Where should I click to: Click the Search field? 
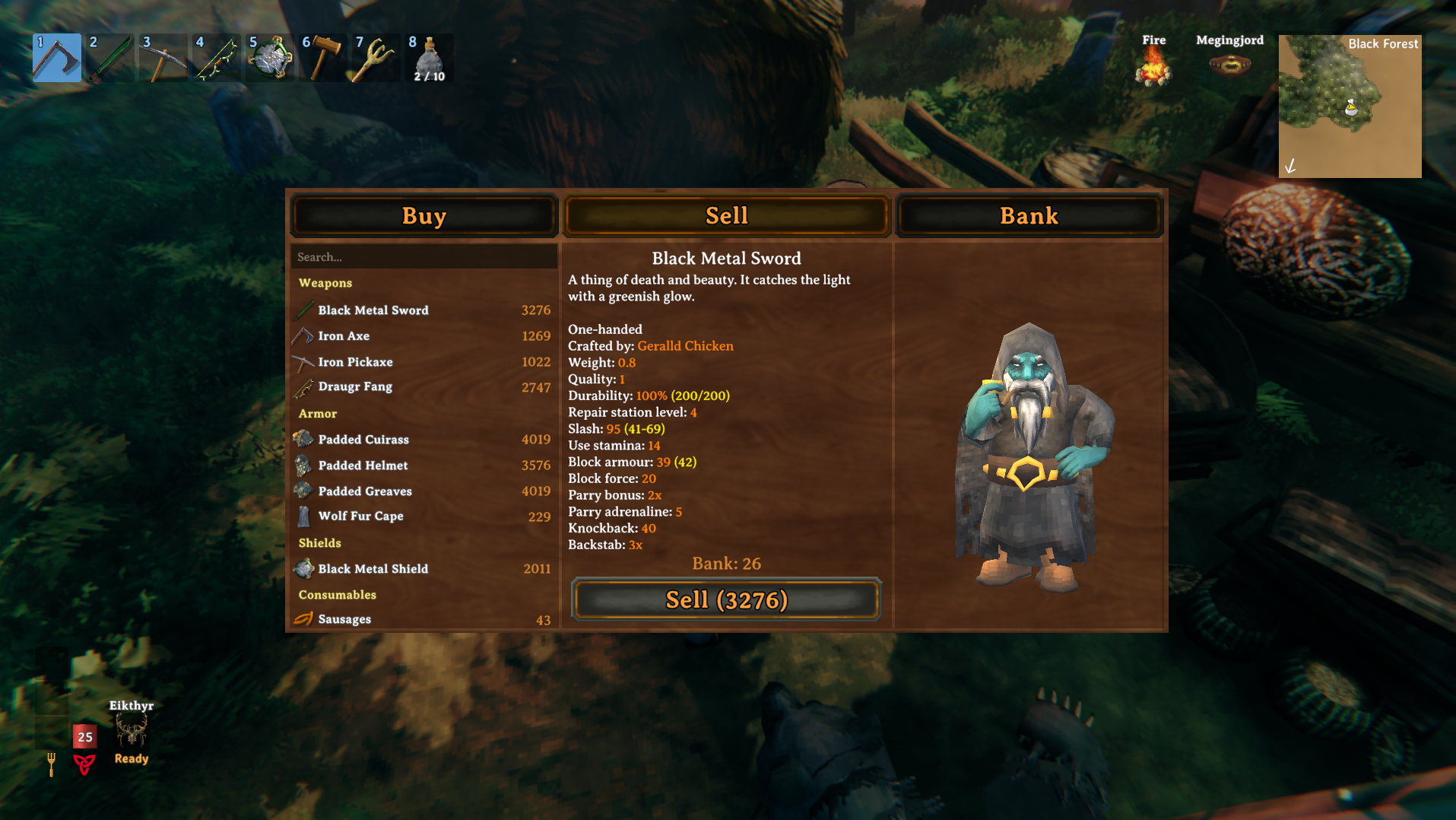[423, 256]
